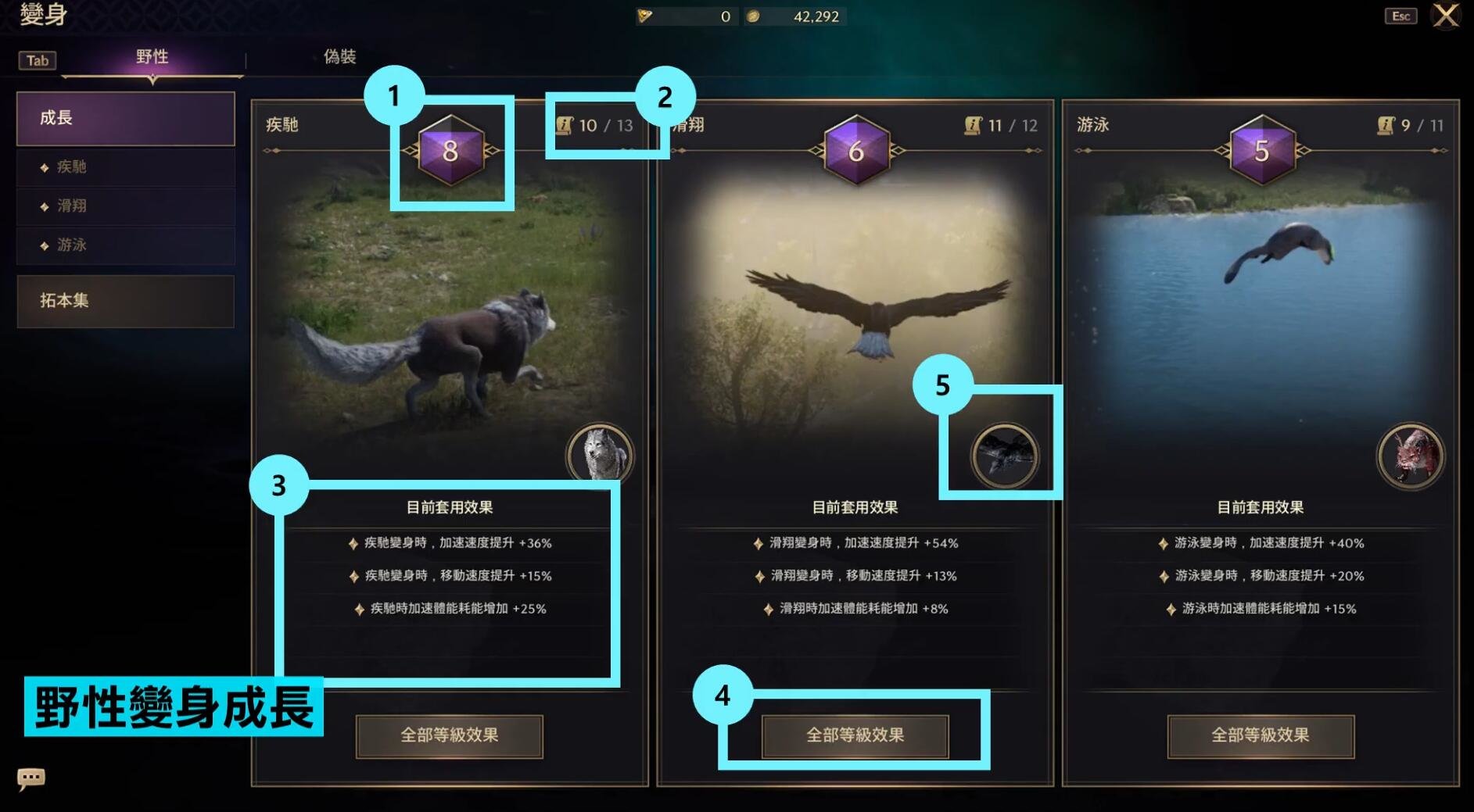Show all level effects for the eagle card
Viewport: 1474px width, 812px height.
click(855, 735)
